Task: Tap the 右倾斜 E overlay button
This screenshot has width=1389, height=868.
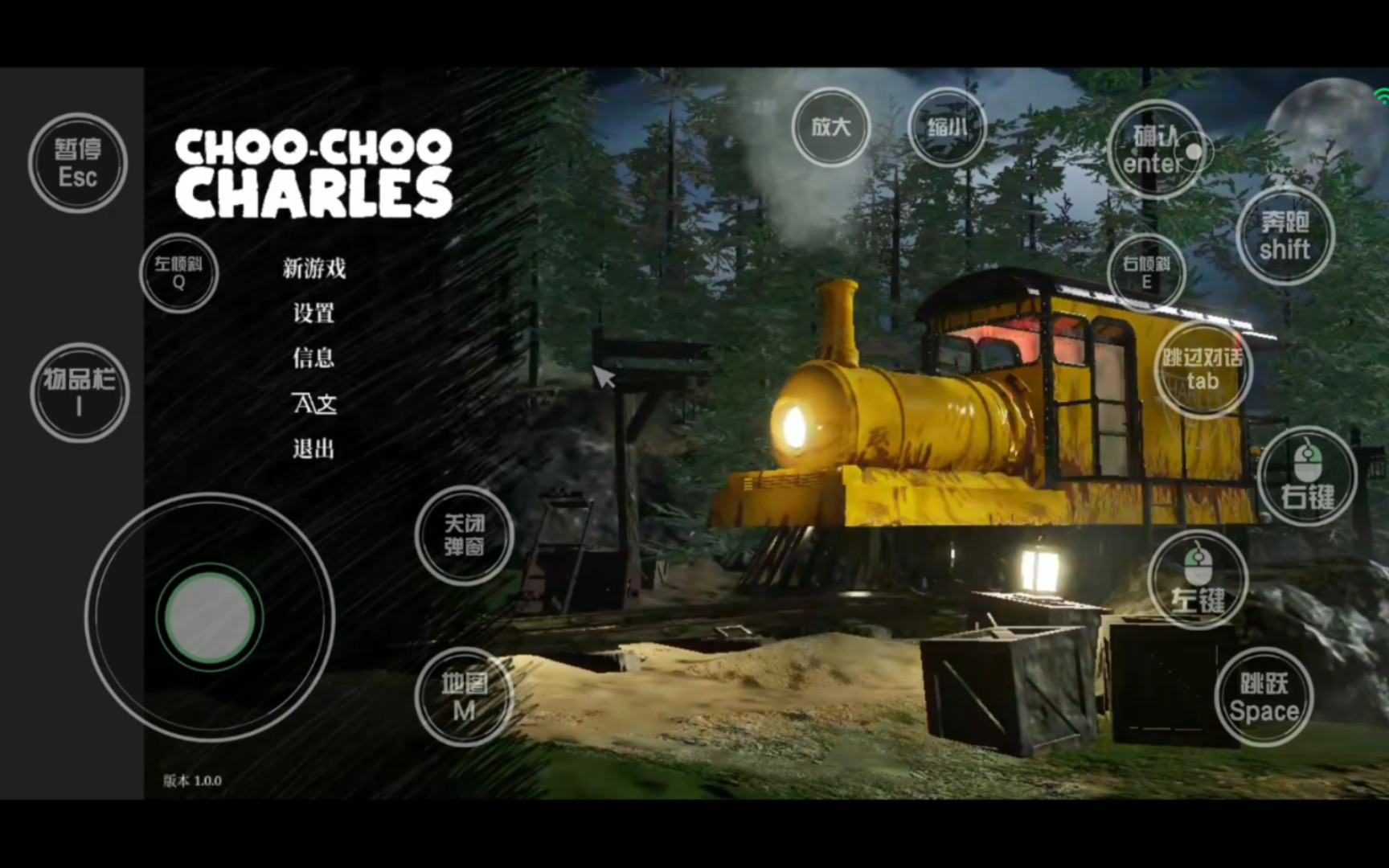Action: click(x=1146, y=272)
